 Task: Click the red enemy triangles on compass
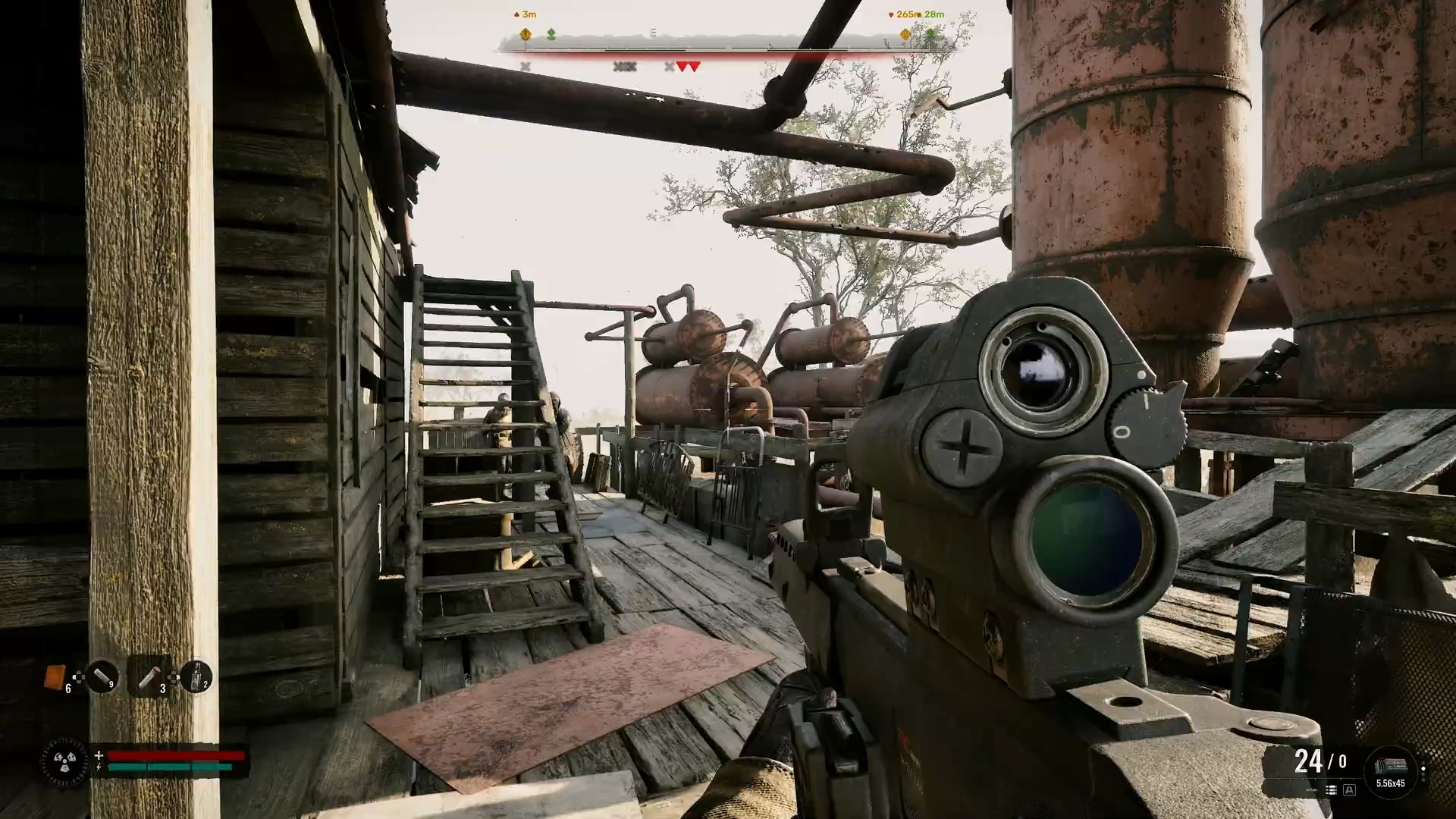point(688,67)
